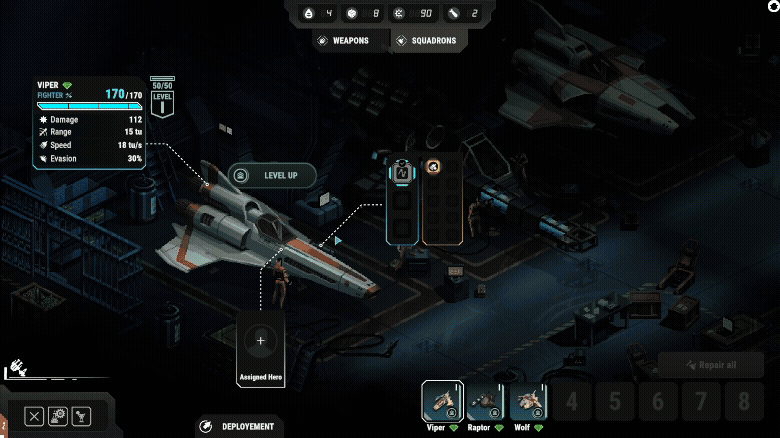Image resolution: width=780 pixels, height=438 pixels.
Task: Select the orange-ringed munition slot
Action: tap(434, 167)
